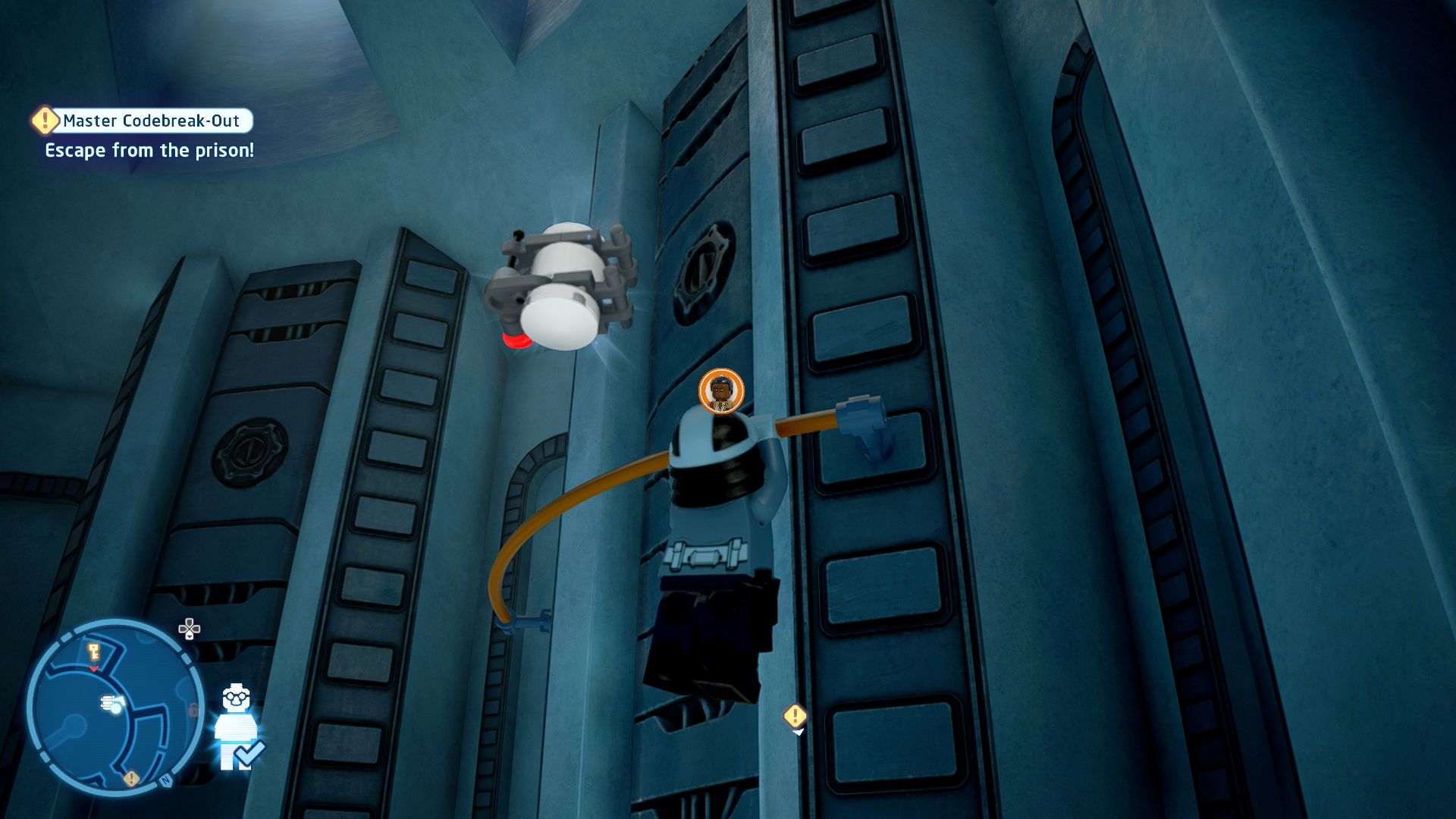Viewport: 1456px width, 819px height.
Task: Select the yellow quest waypoint marker near the wall
Action: (x=795, y=716)
